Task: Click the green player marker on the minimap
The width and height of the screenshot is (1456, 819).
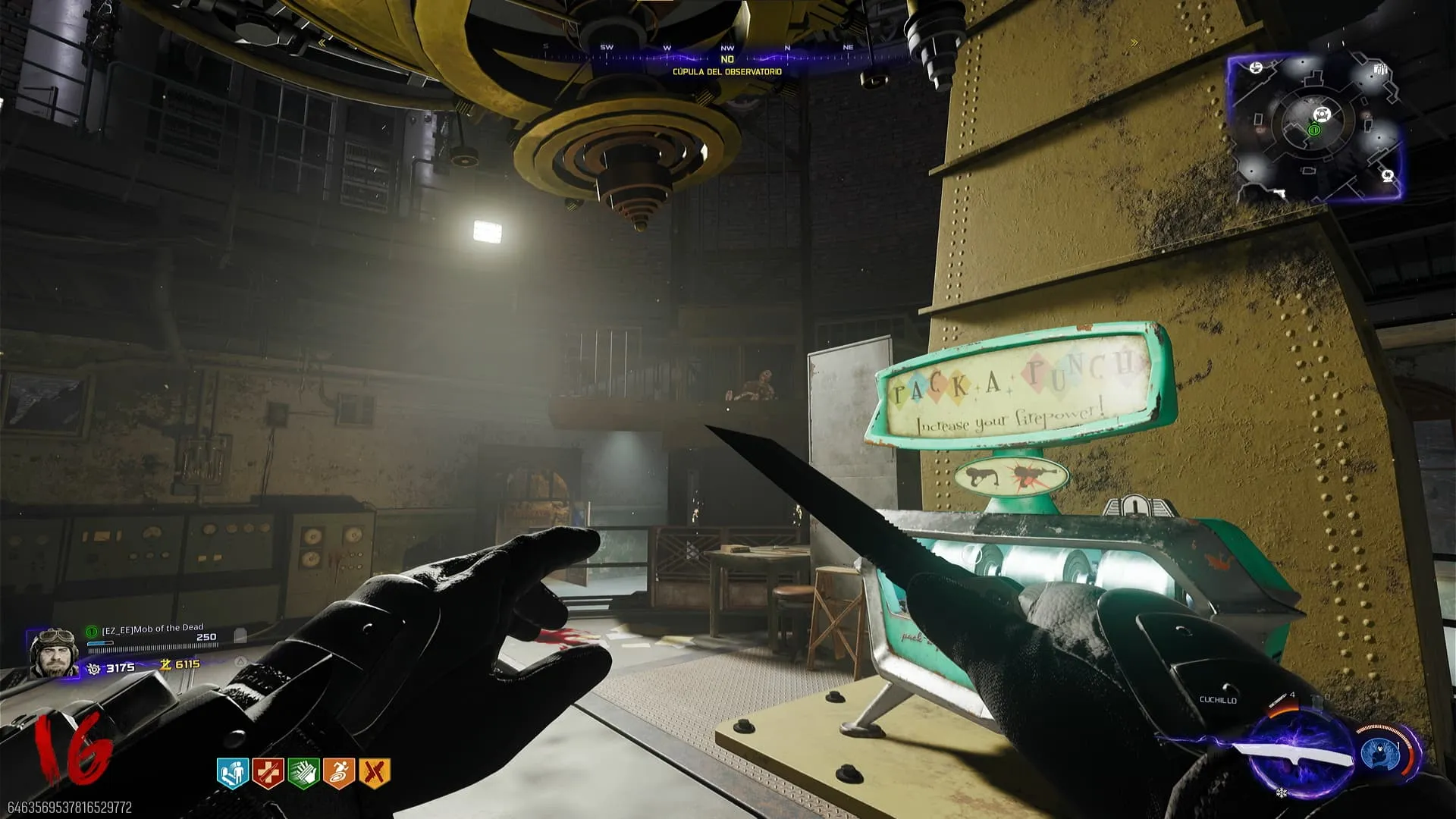Action: coord(1314,130)
